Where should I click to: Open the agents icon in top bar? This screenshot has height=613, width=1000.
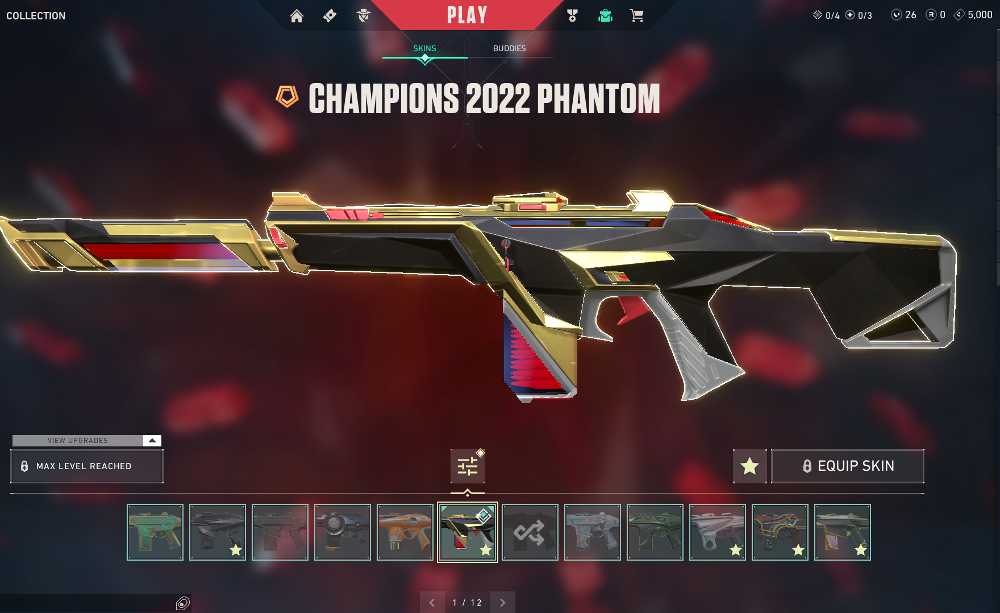[x=363, y=16]
